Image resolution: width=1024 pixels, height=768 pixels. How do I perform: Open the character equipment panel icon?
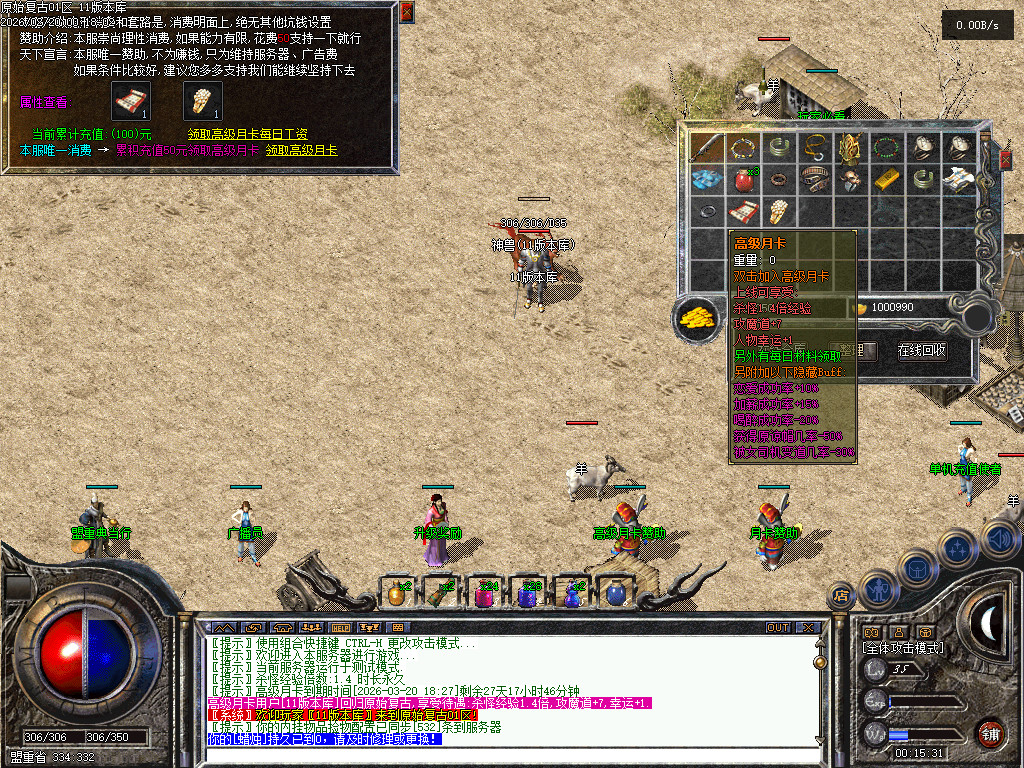click(x=877, y=590)
